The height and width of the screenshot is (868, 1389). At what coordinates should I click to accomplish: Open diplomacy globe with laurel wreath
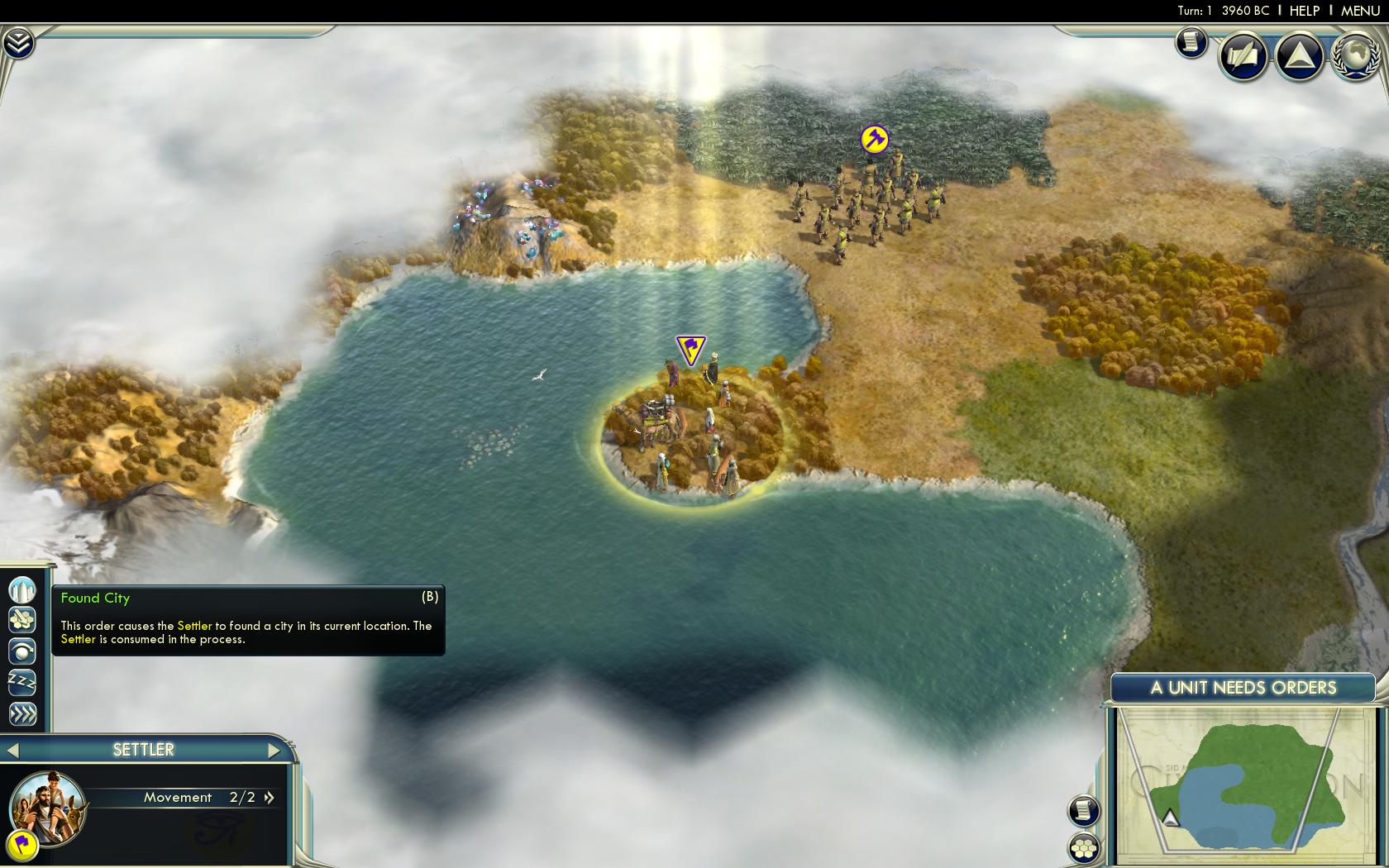tap(1355, 55)
